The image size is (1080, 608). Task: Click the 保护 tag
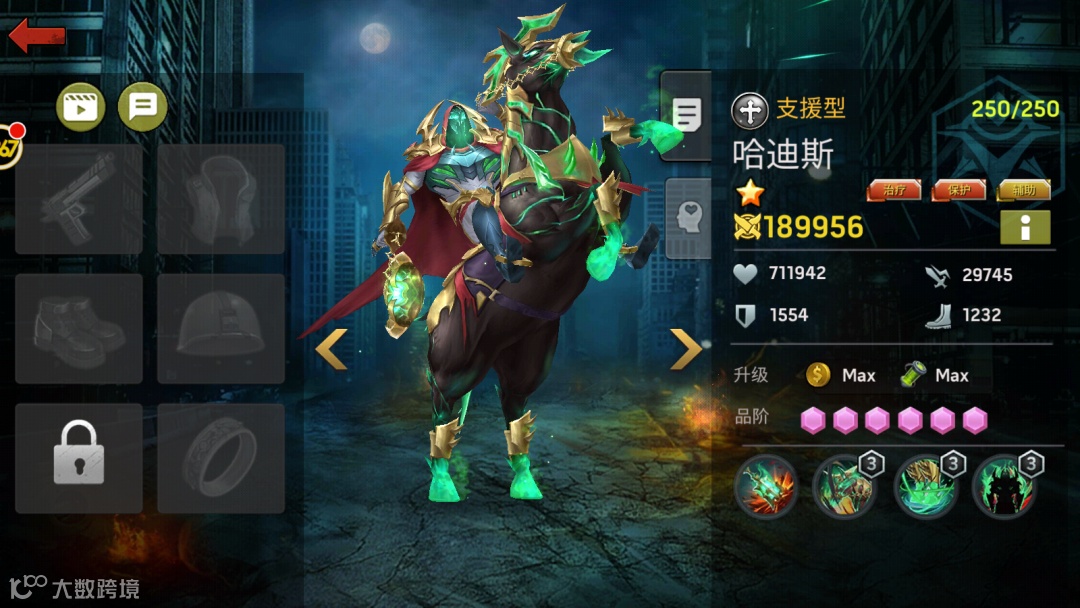click(958, 190)
